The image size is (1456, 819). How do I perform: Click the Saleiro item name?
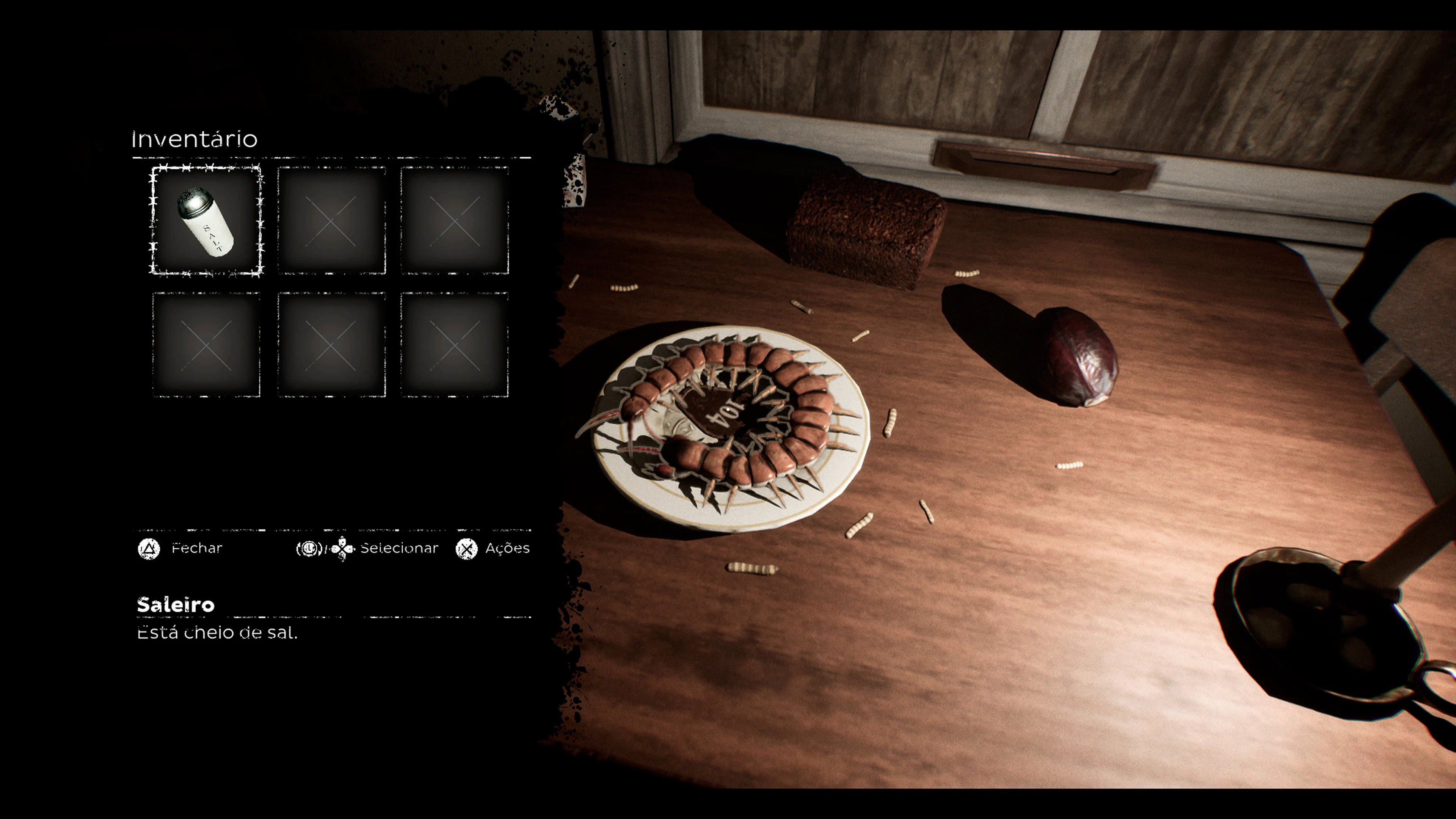(175, 605)
